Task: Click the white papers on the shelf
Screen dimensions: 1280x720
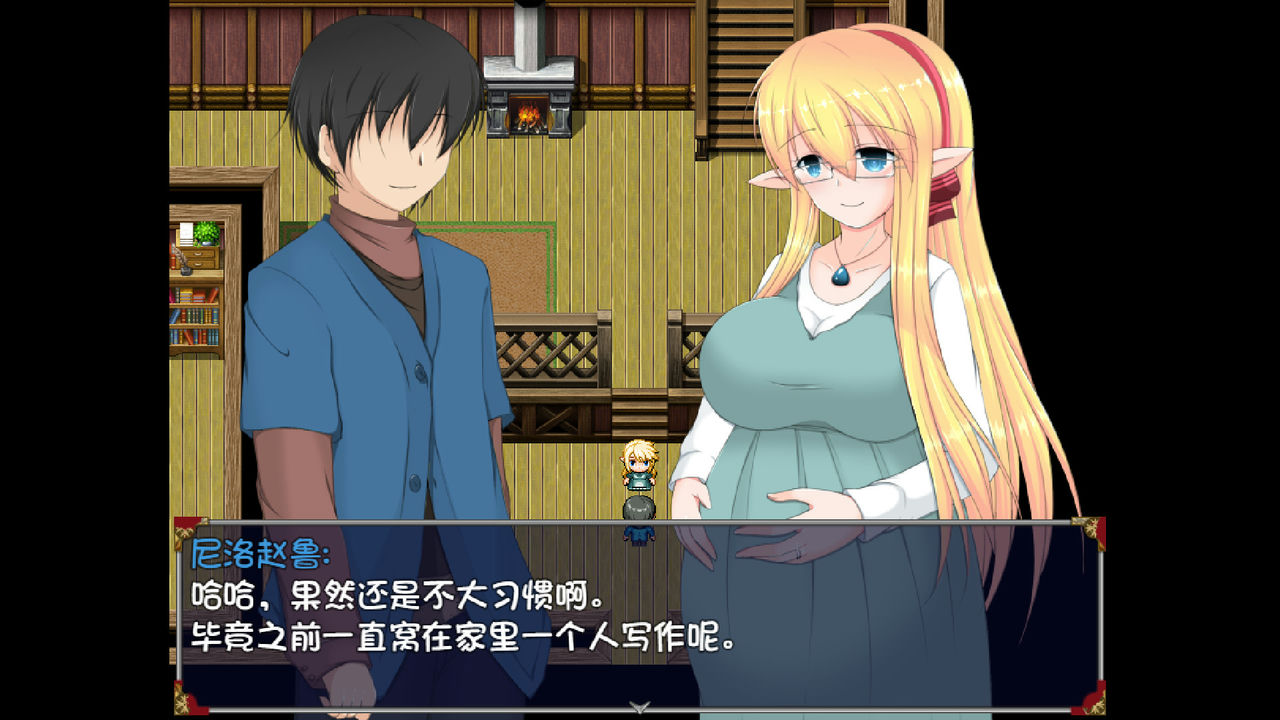Action: (186, 235)
